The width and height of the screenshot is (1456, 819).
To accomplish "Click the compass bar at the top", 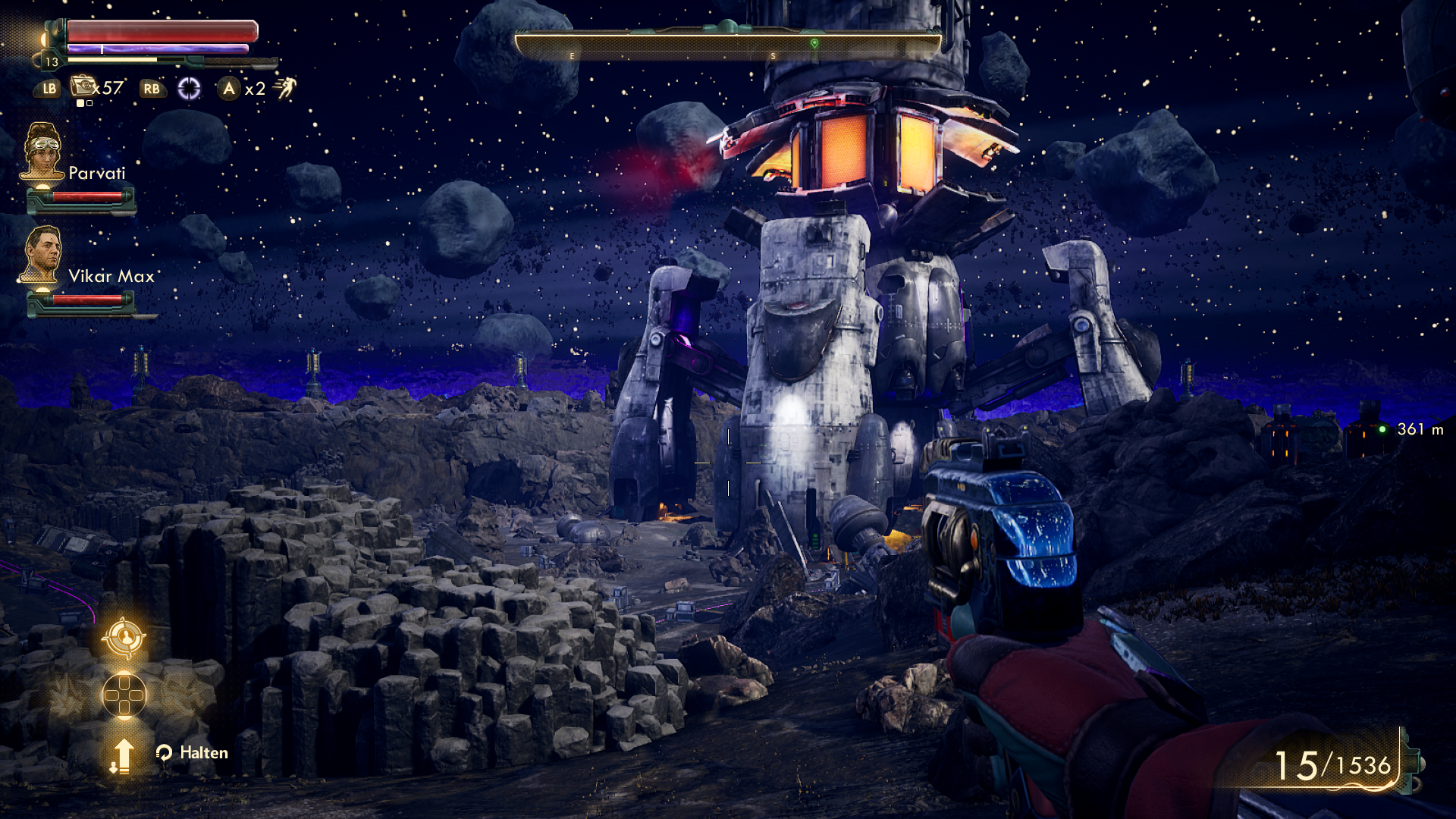I will [728, 45].
